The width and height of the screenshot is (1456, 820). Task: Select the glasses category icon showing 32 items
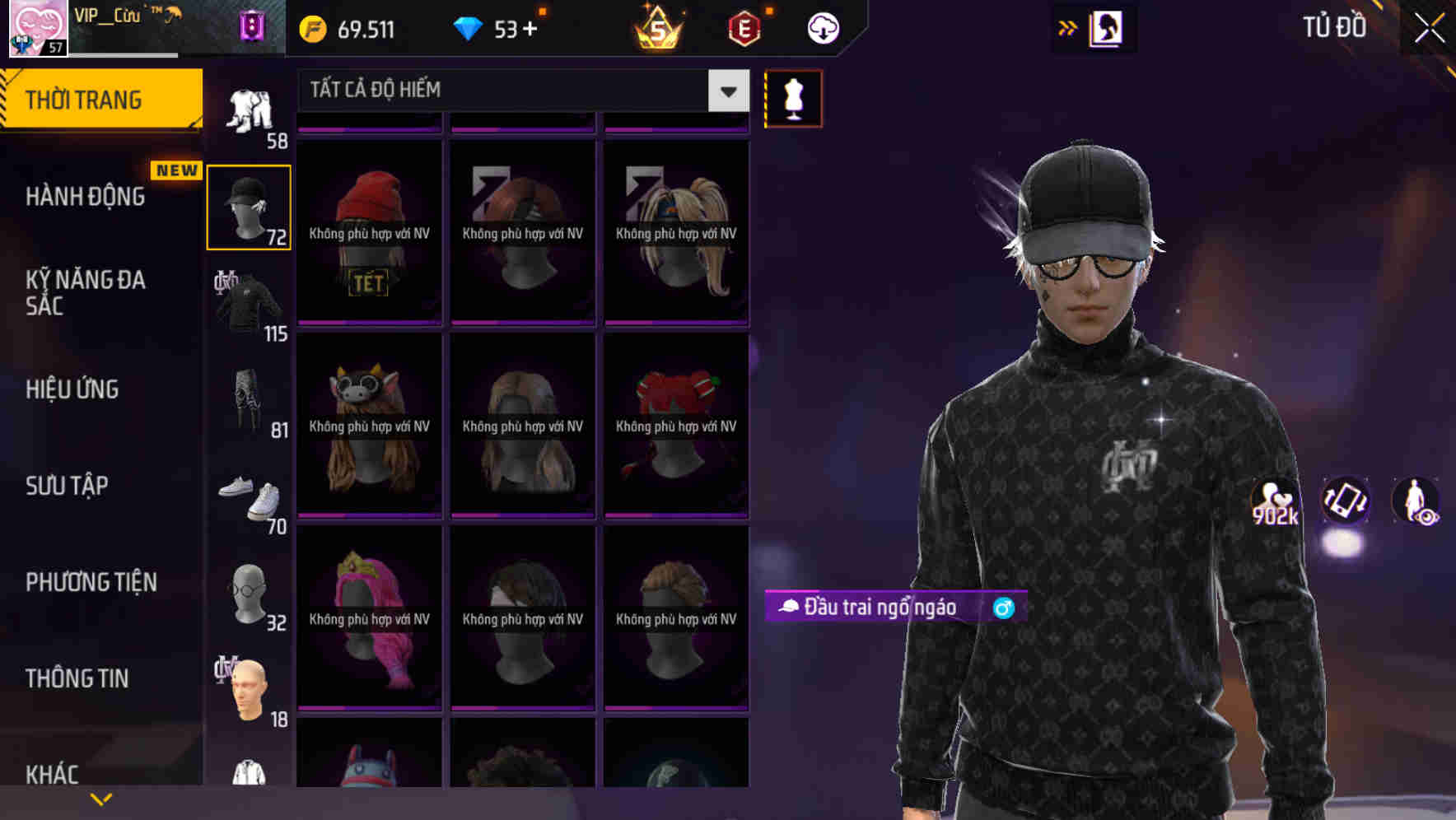point(248,595)
